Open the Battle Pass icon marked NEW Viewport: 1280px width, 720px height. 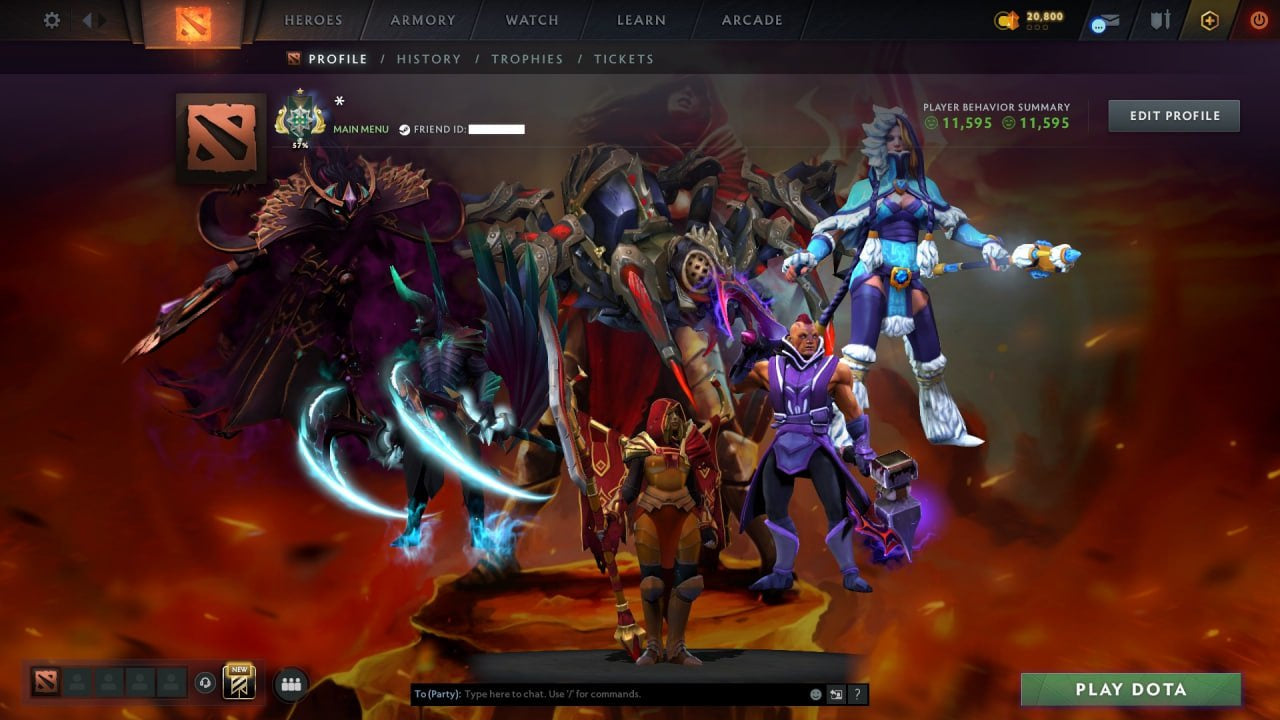pyautogui.click(x=239, y=683)
